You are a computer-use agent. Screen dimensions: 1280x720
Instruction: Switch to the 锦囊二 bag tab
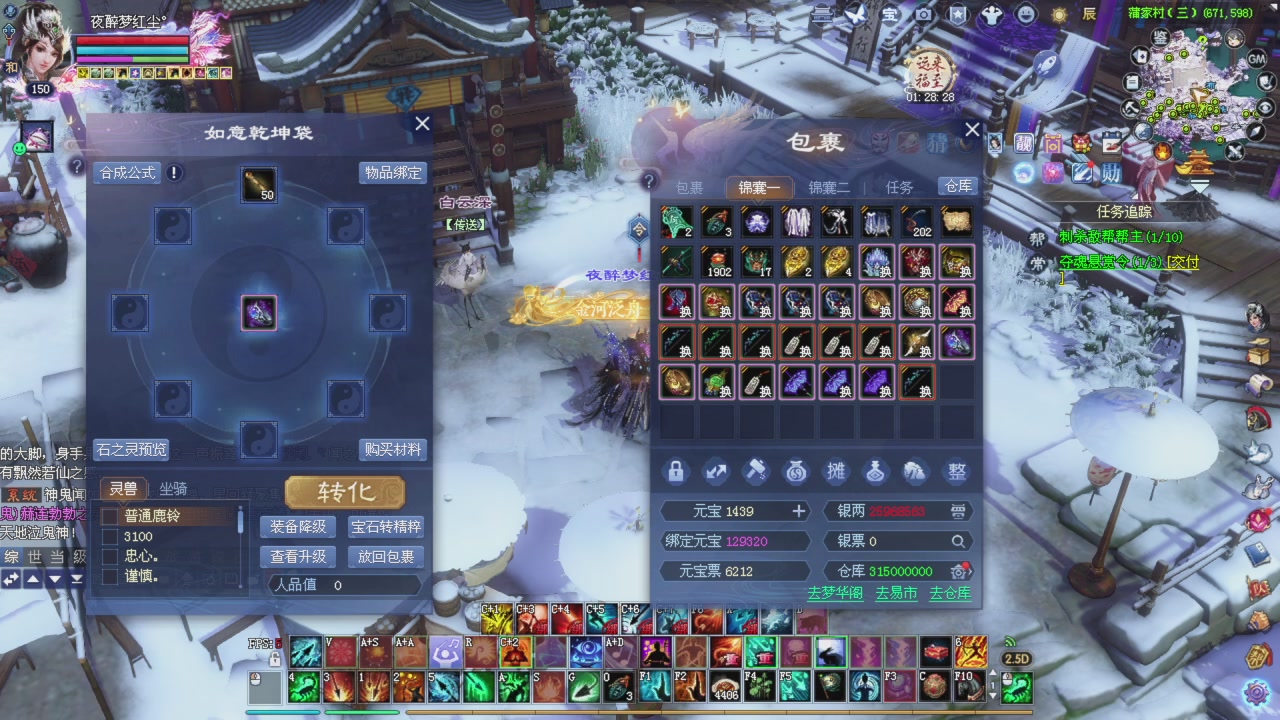(829, 188)
